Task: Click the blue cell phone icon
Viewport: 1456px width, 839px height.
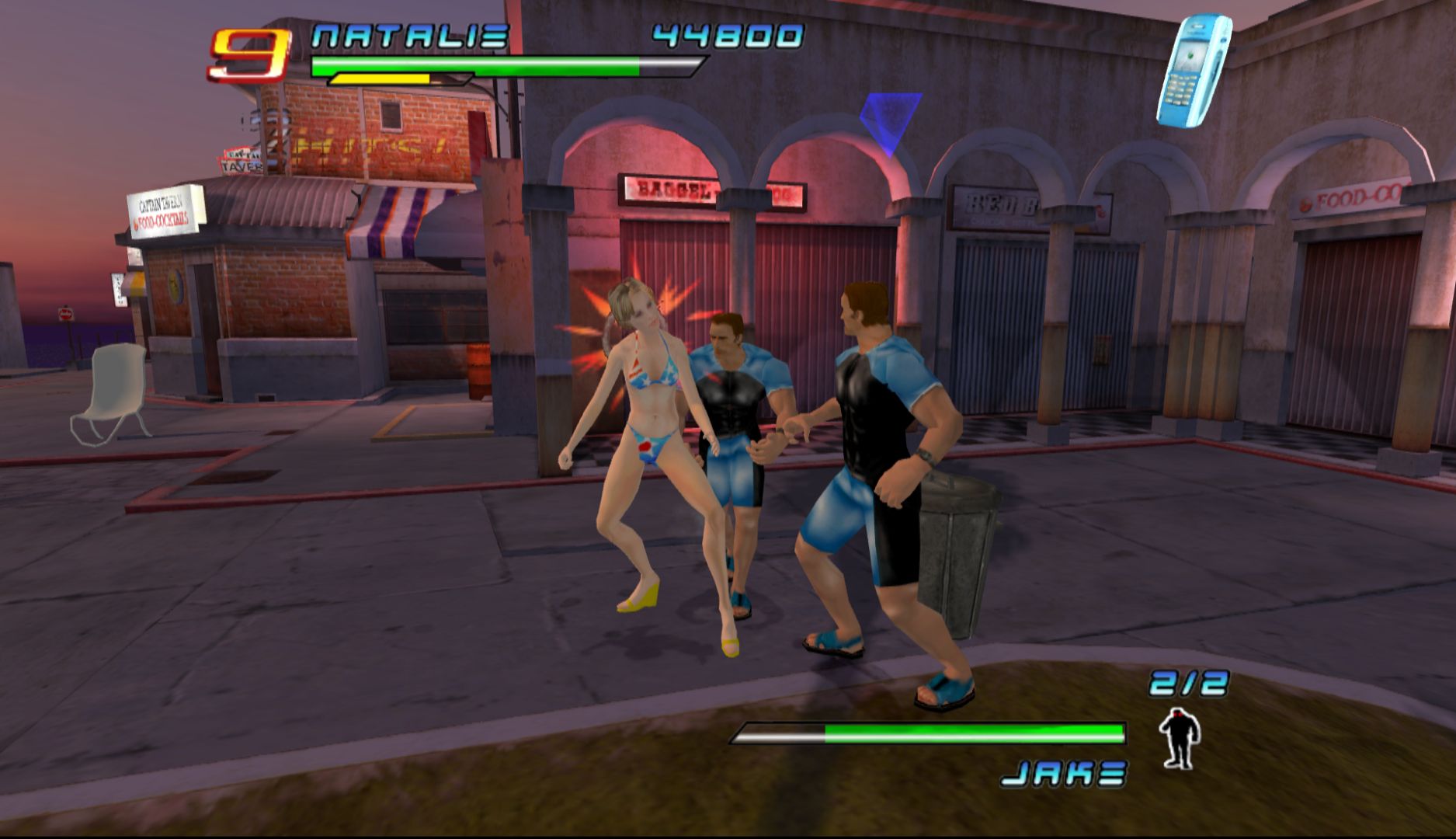Action: 1194,71
